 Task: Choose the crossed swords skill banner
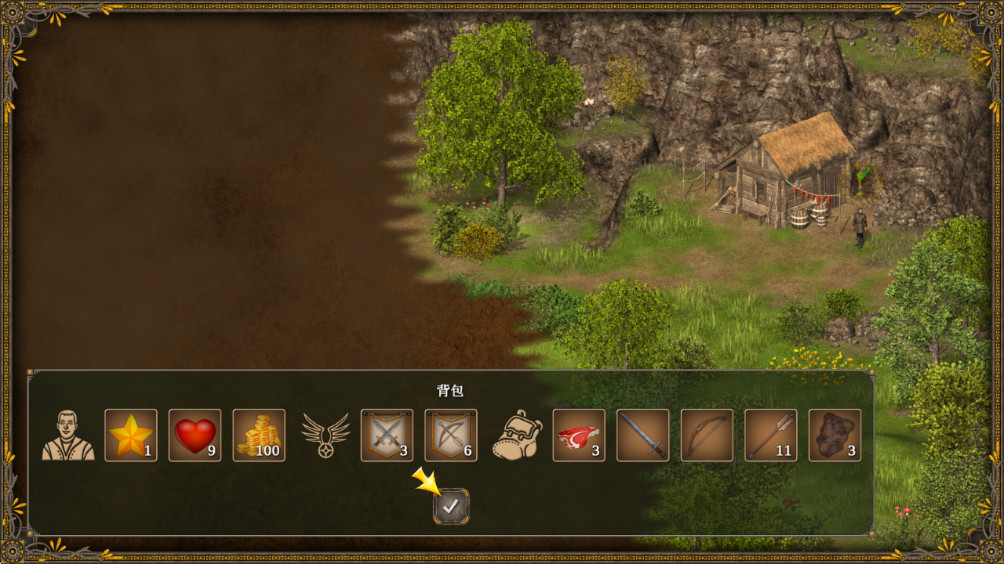click(387, 435)
